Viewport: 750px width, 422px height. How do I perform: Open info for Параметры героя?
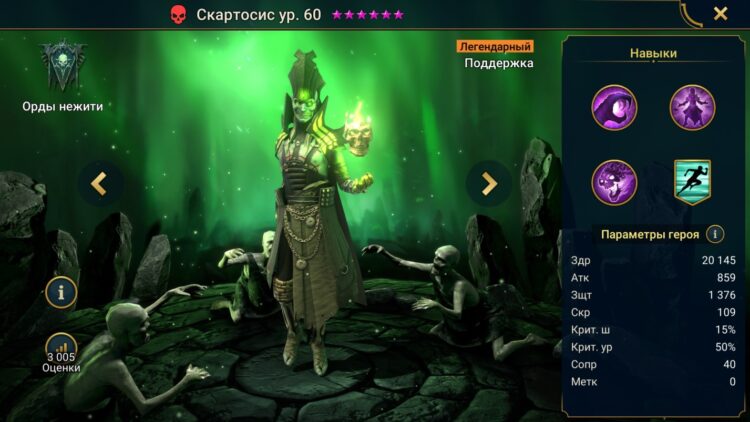coord(715,234)
